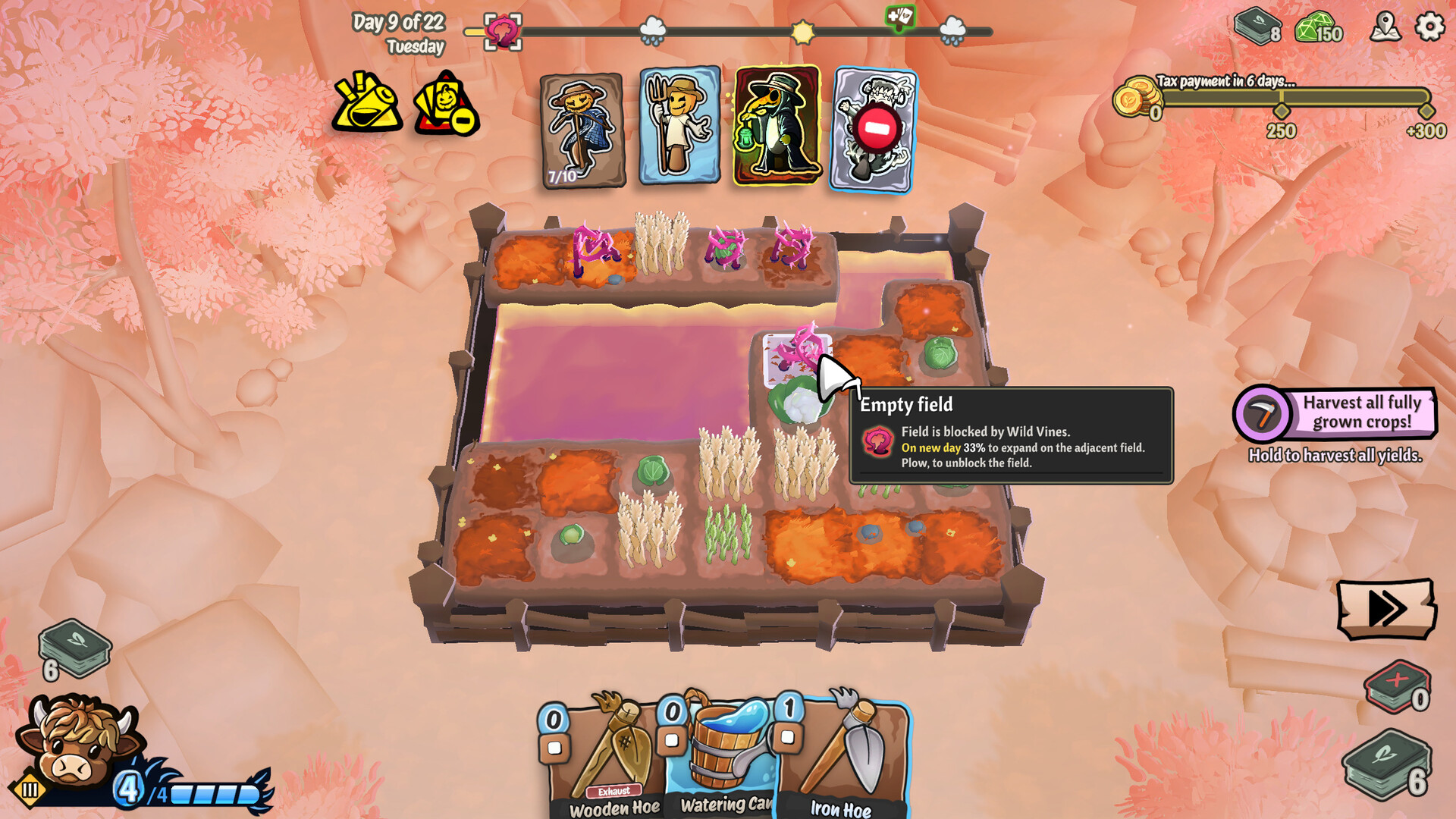View the deck stack beside the cow portrait
This screenshot has width=1456, height=819.
(74, 649)
